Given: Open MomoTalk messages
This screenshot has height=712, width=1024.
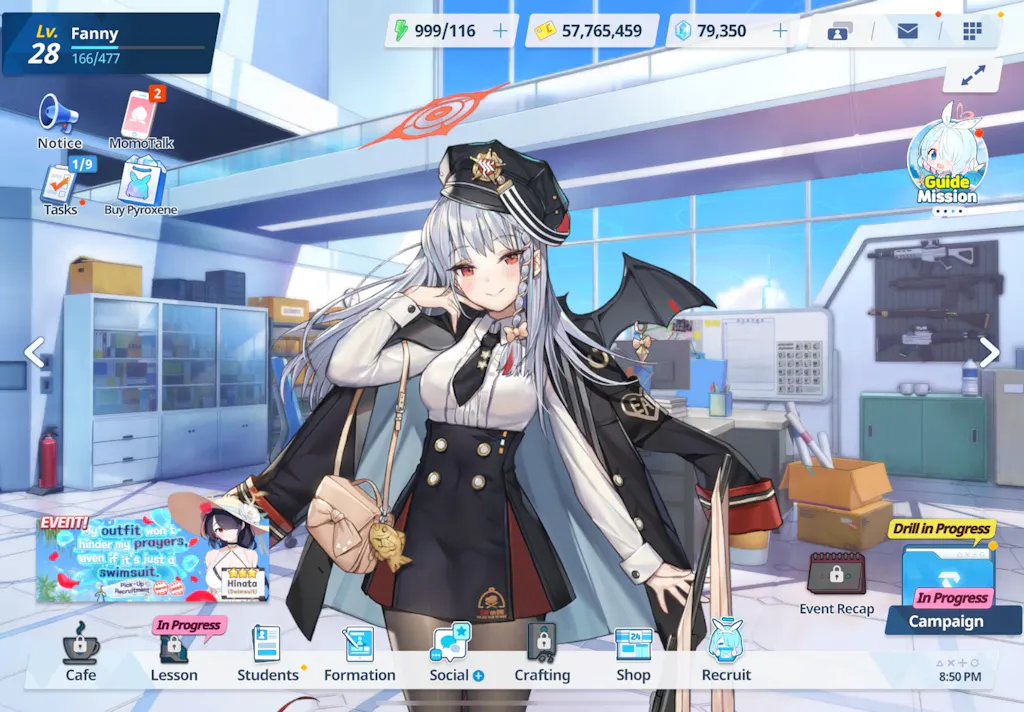Looking at the screenshot, I should (141, 119).
